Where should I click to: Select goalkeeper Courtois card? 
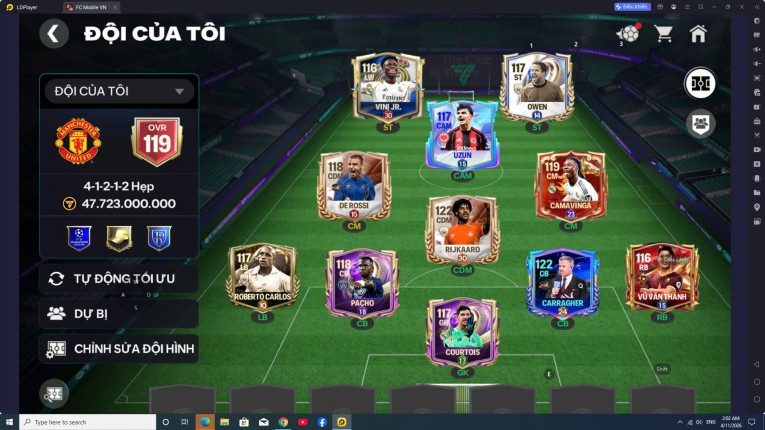pos(462,330)
